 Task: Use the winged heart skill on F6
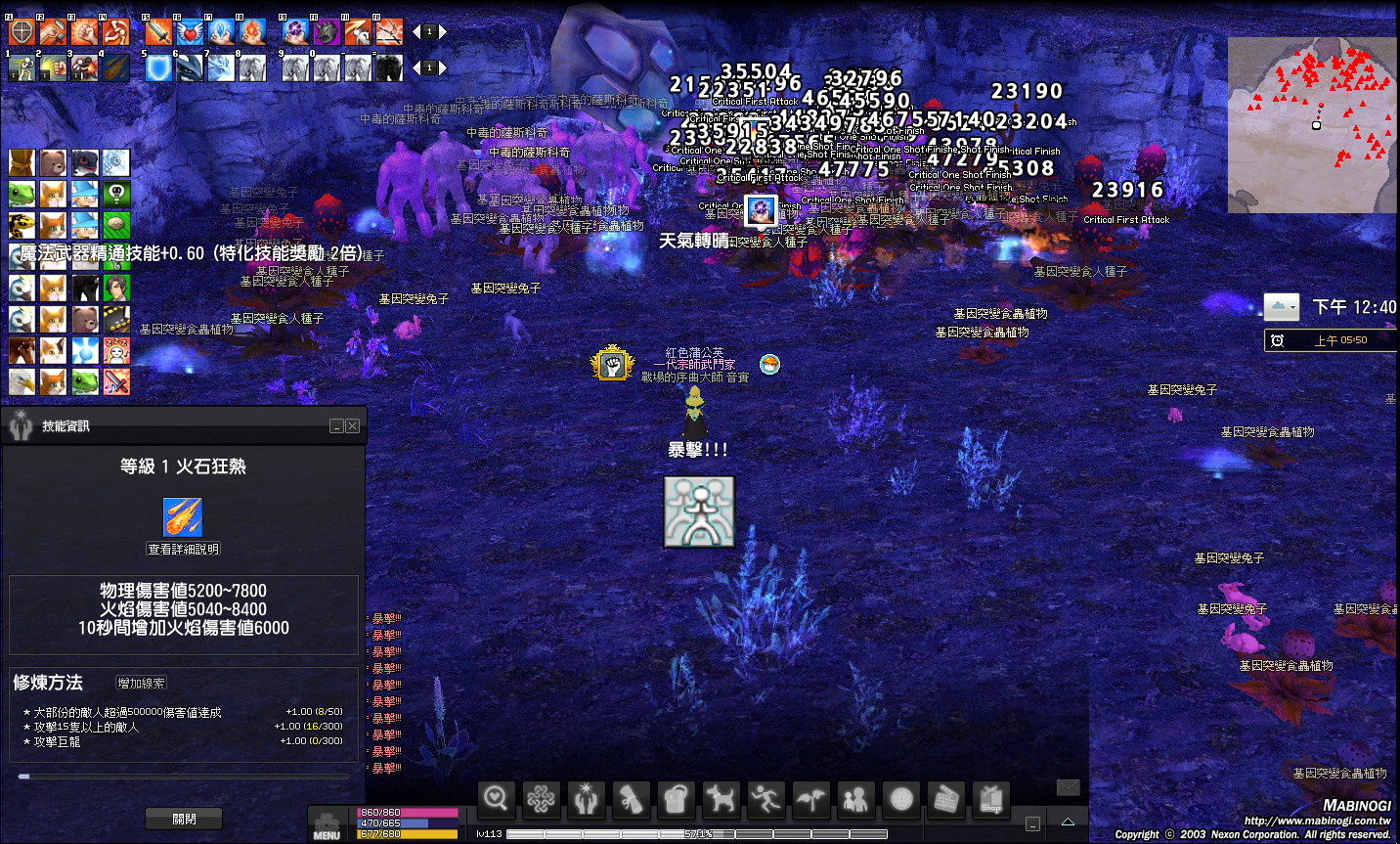(190, 32)
